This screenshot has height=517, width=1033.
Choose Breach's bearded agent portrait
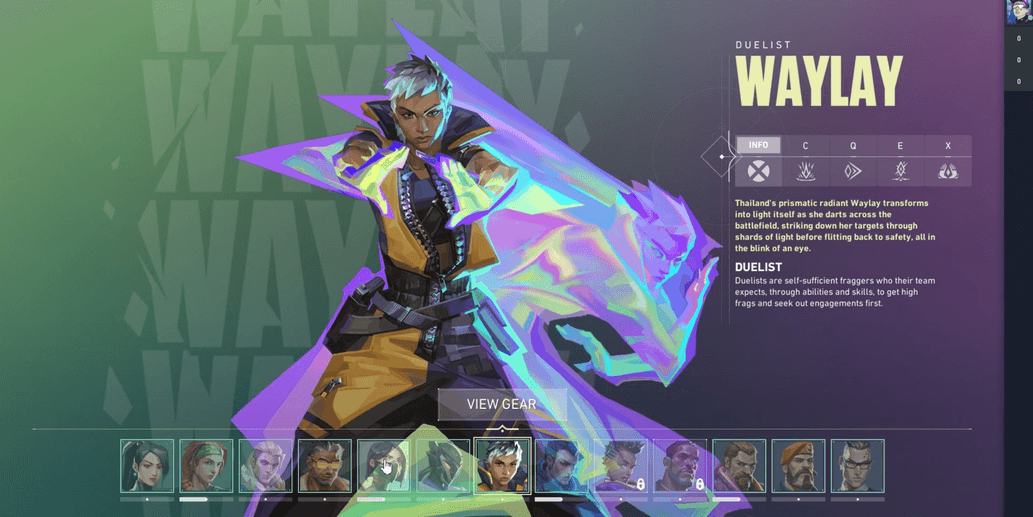[739, 466]
